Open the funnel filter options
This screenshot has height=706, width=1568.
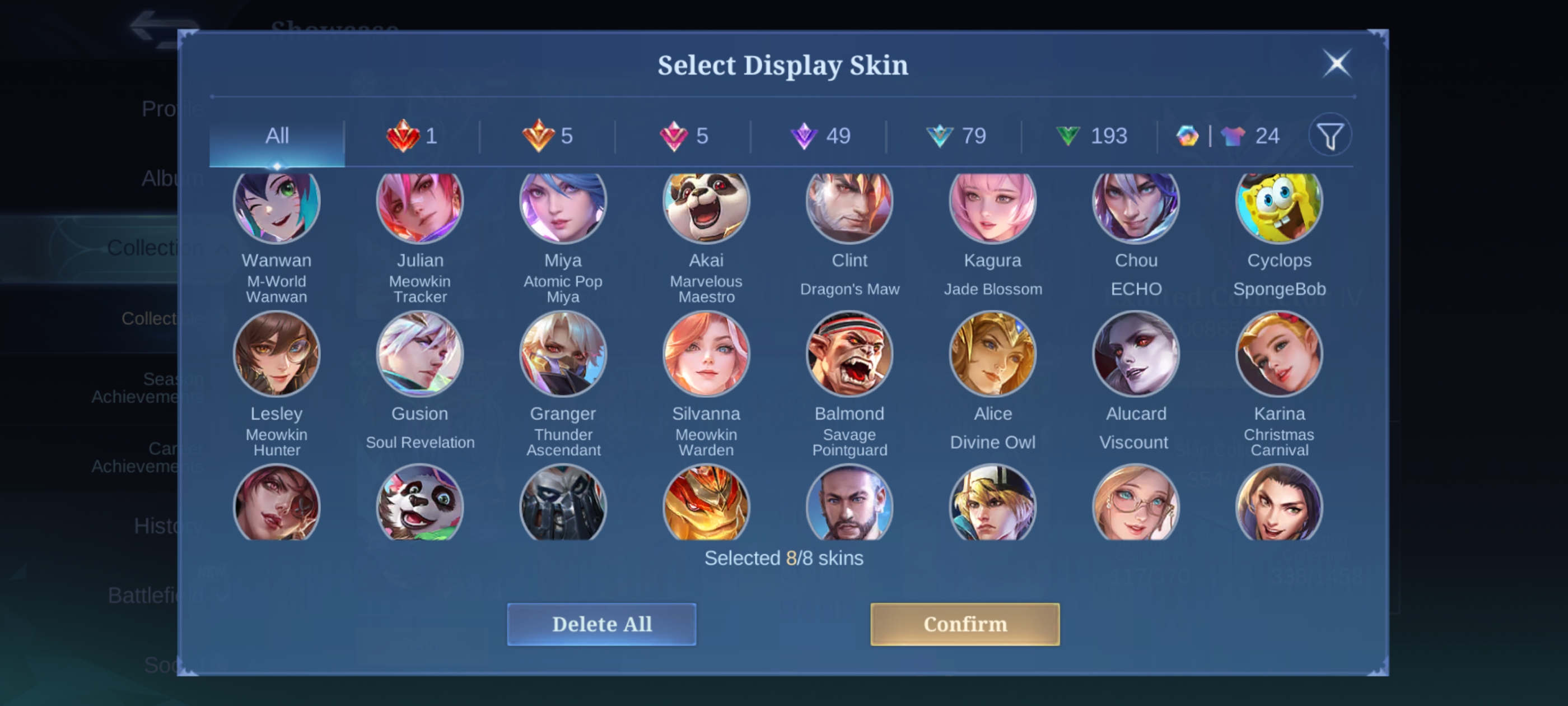(1330, 136)
